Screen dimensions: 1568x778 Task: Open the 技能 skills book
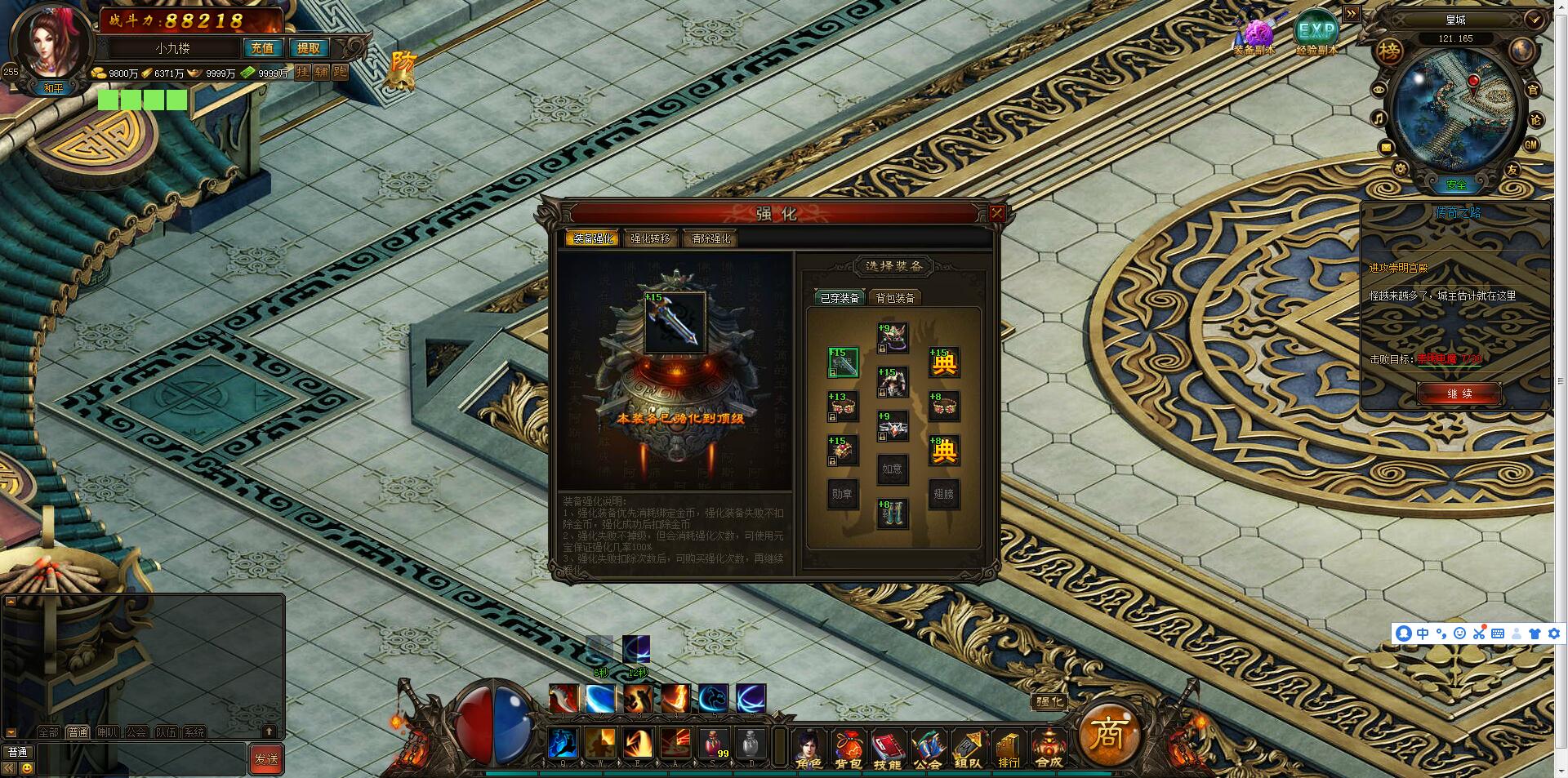[888, 747]
